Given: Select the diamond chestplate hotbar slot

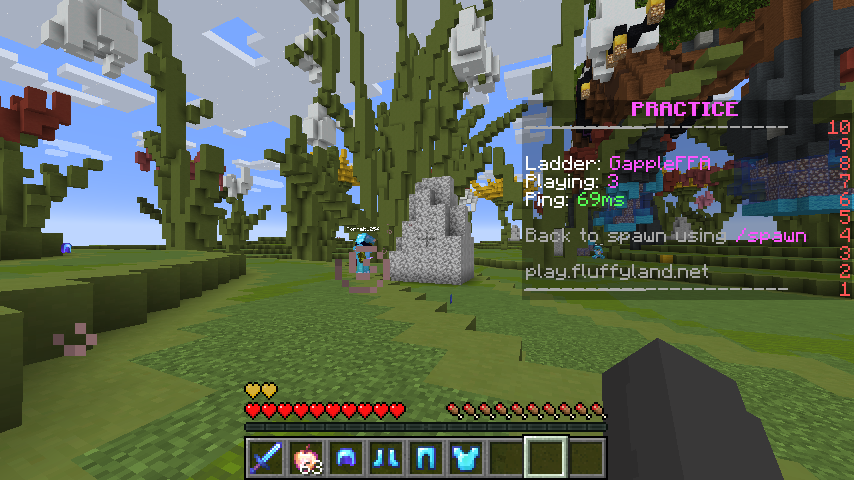Looking at the screenshot, I should pyautogui.click(x=465, y=457).
